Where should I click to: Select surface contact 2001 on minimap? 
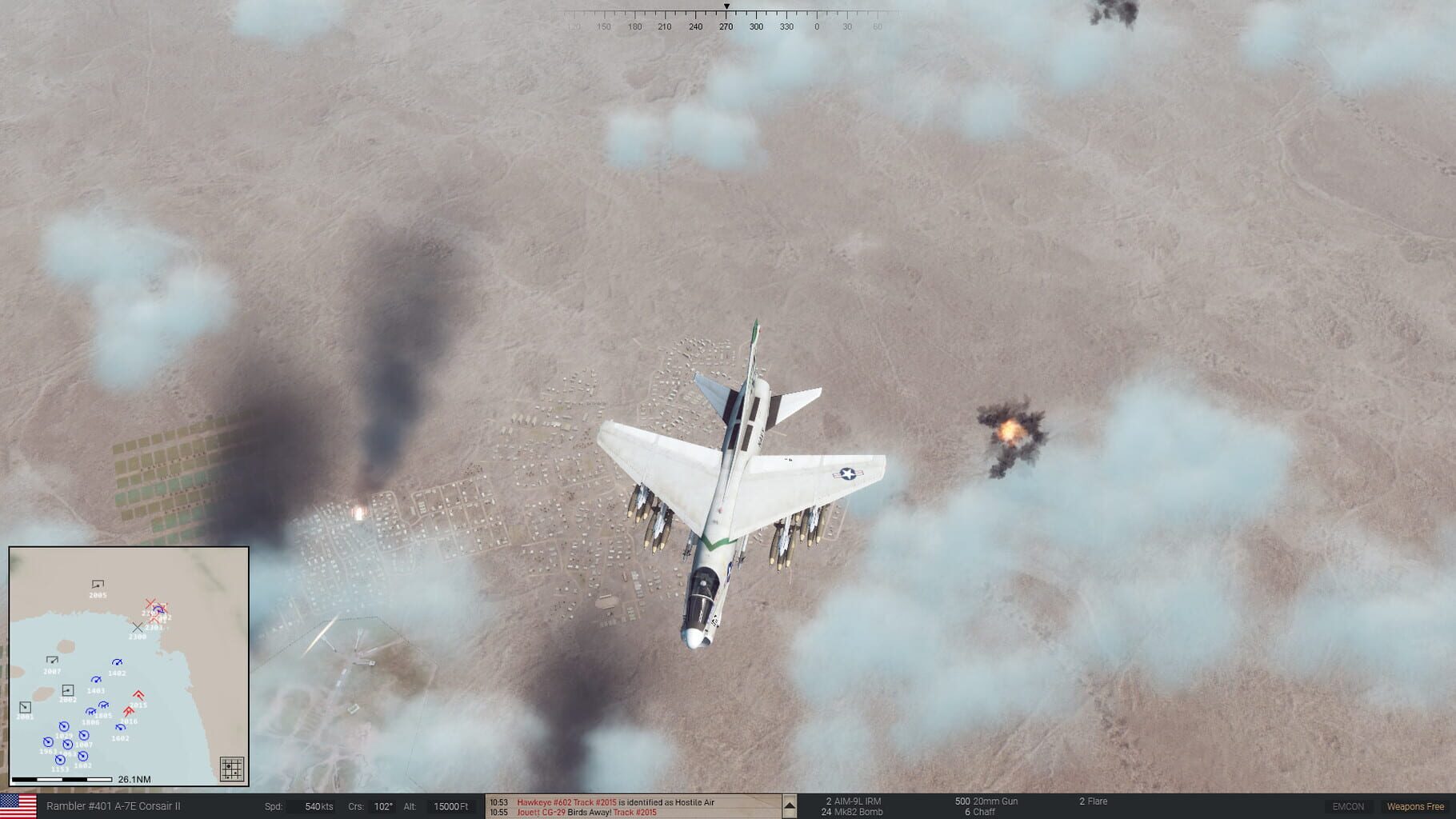click(25, 708)
